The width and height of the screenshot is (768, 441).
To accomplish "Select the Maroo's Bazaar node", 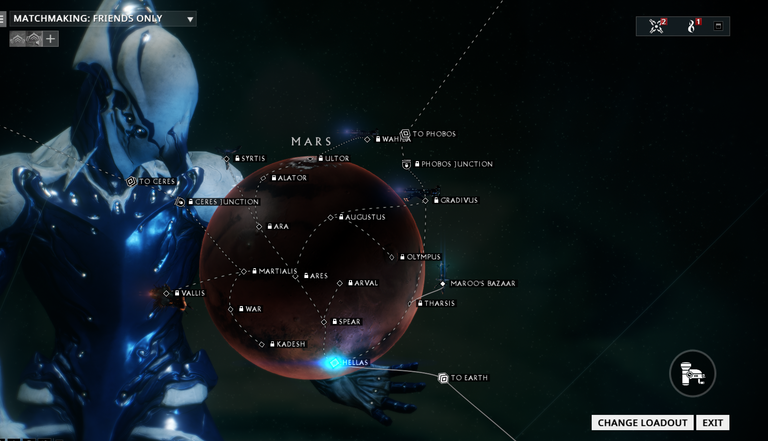I will 441,284.
